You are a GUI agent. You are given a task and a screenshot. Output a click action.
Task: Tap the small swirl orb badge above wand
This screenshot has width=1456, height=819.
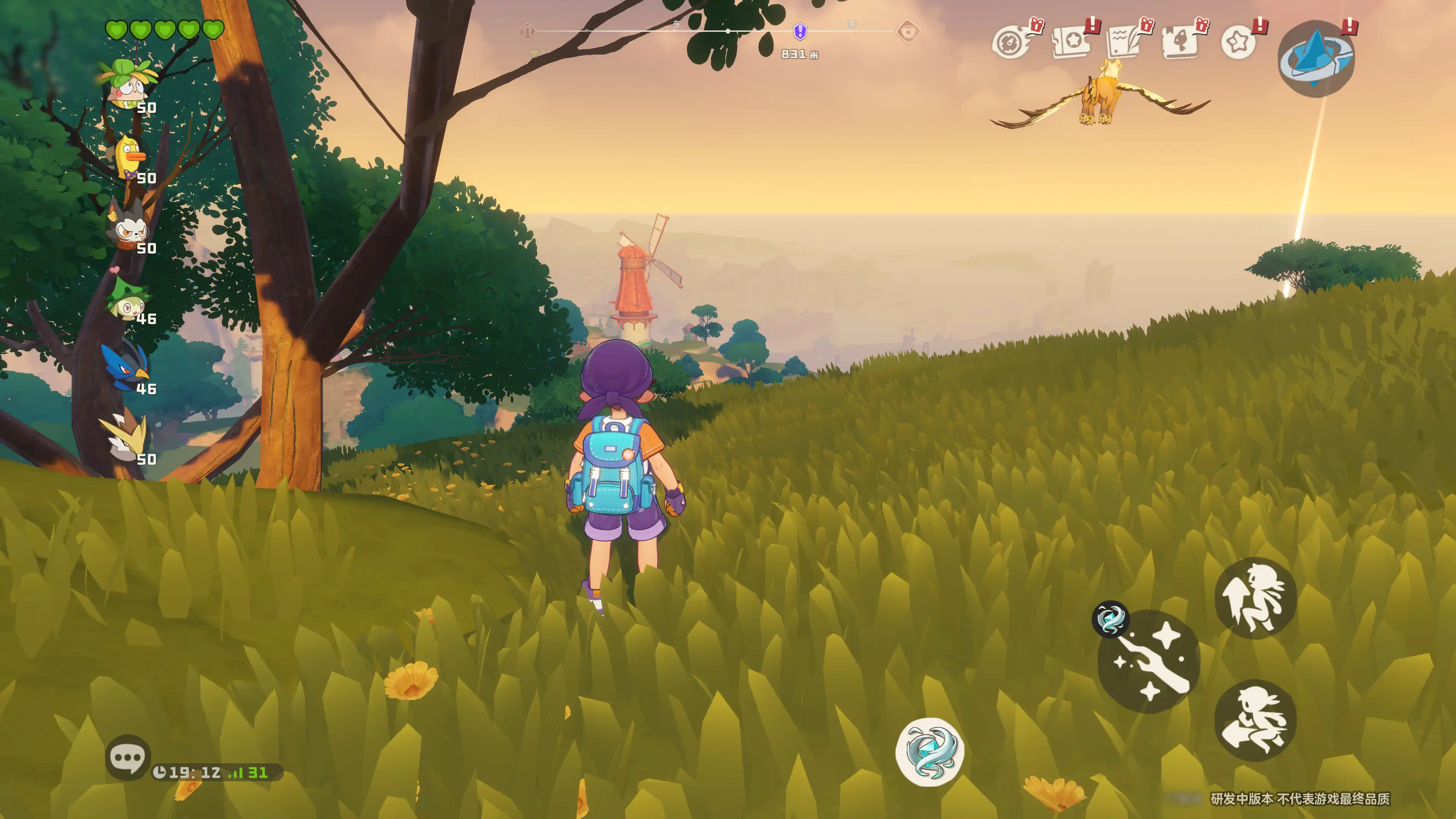(1110, 619)
